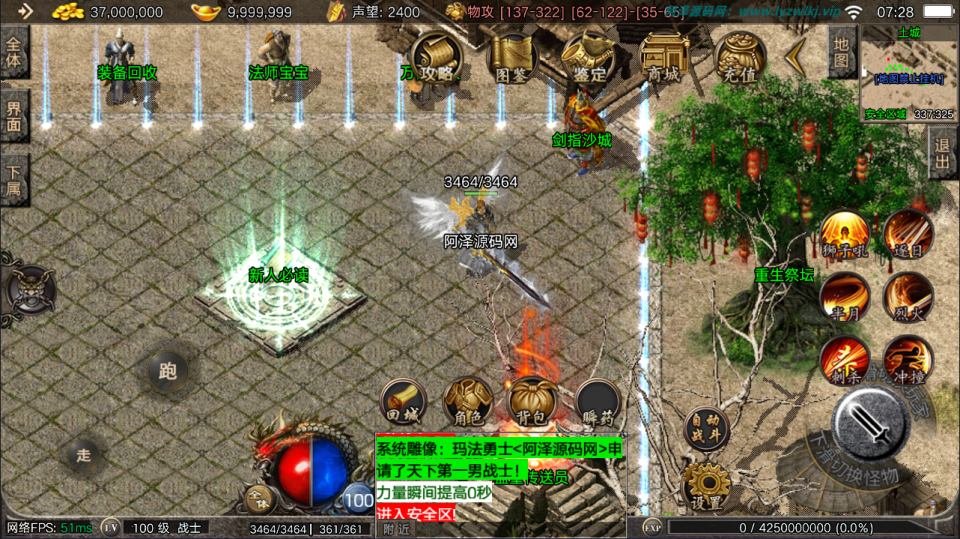The image size is (960, 539).
Task: Open the 攻略 strategy guide
Action: pyautogui.click(x=437, y=56)
